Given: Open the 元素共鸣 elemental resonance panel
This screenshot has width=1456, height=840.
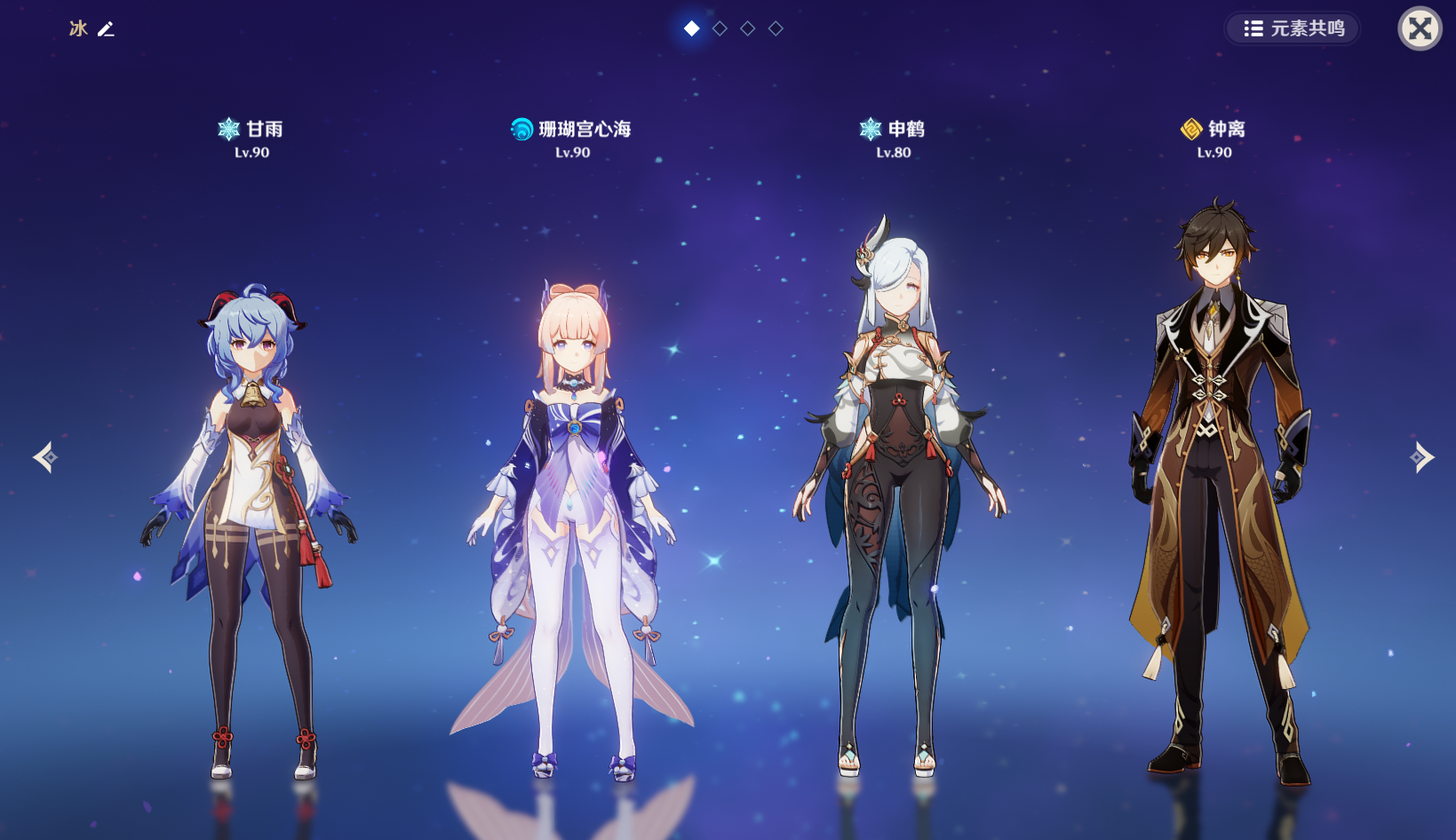Looking at the screenshot, I should (1293, 28).
